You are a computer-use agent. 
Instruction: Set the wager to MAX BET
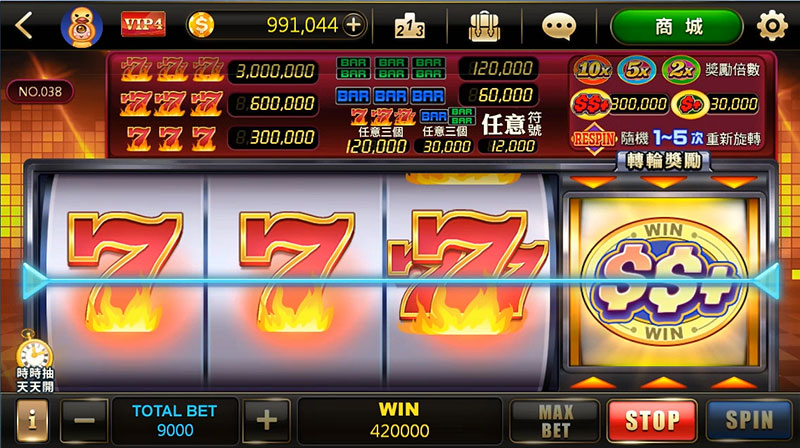(555, 421)
